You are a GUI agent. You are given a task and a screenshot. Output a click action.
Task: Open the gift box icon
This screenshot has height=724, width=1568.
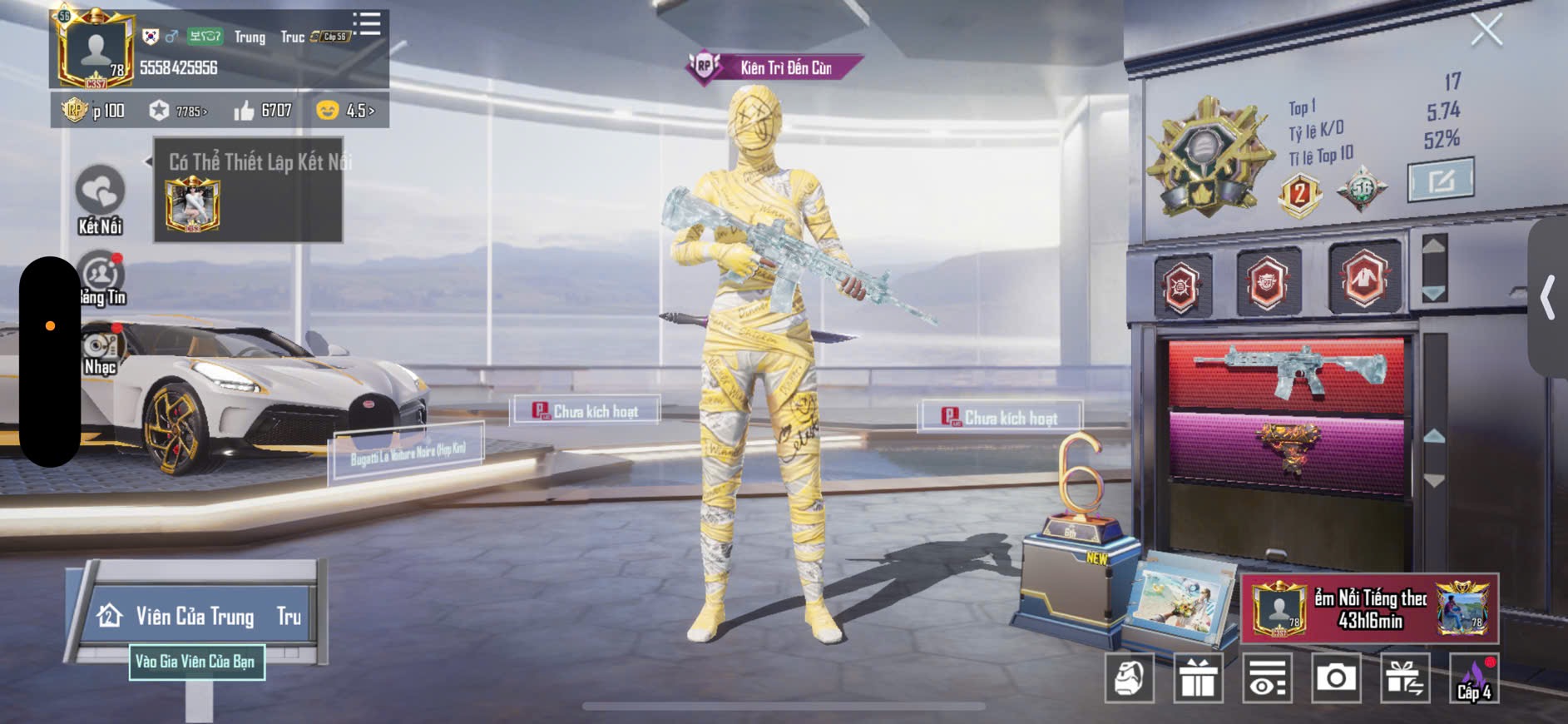[x=1198, y=678]
